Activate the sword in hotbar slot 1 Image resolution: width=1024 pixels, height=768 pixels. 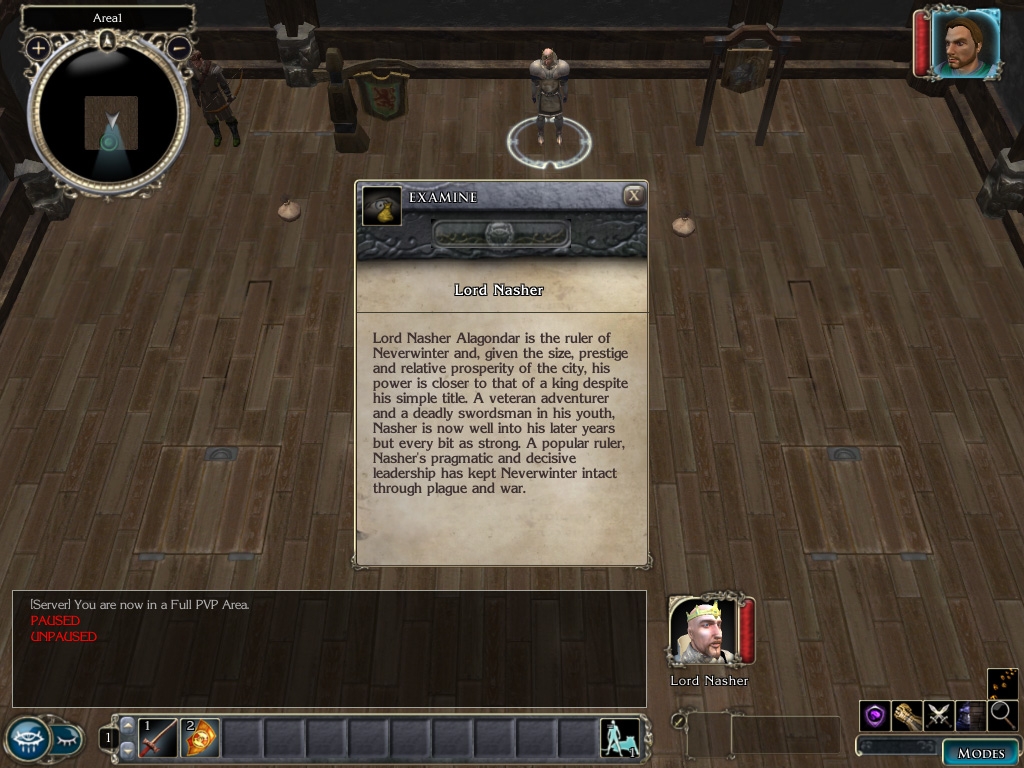[x=158, y=739]
